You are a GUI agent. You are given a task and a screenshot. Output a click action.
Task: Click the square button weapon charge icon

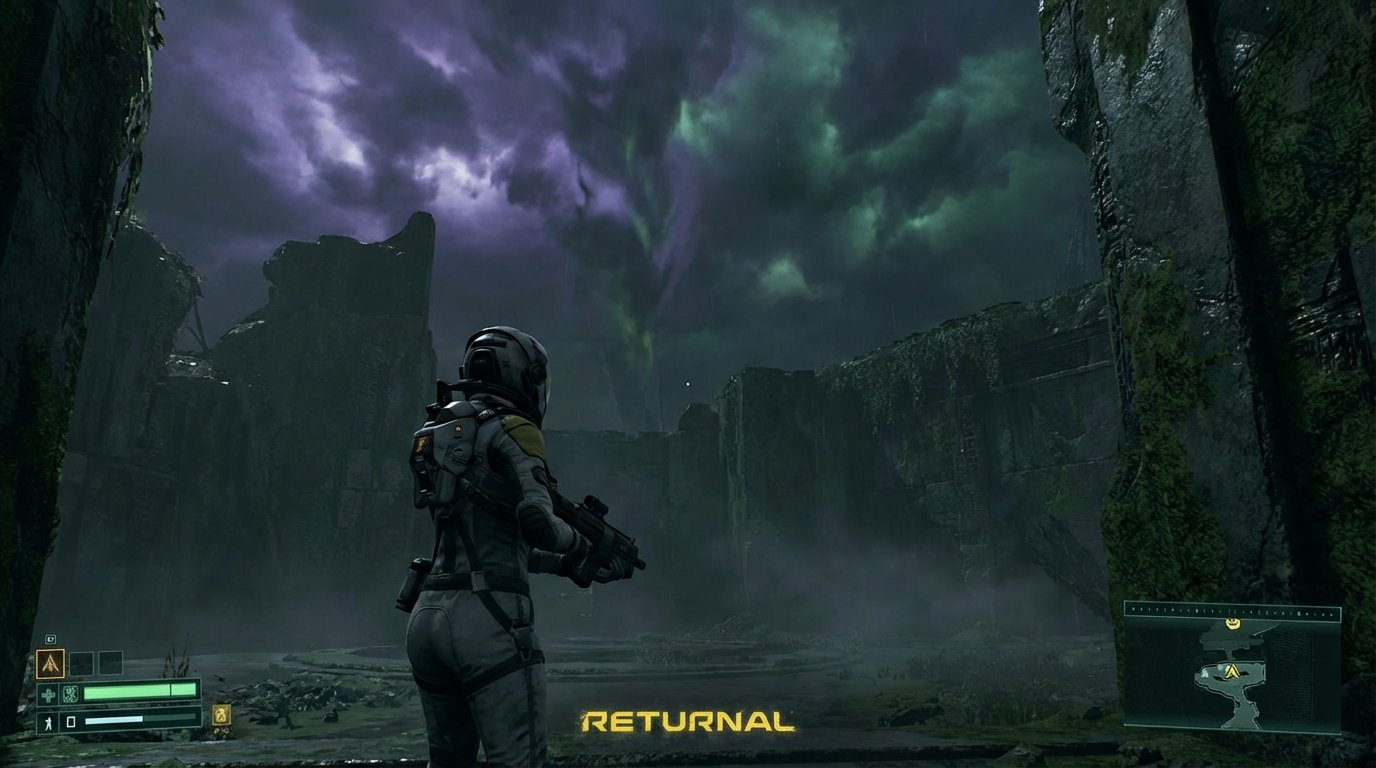[x=71, y=721]
